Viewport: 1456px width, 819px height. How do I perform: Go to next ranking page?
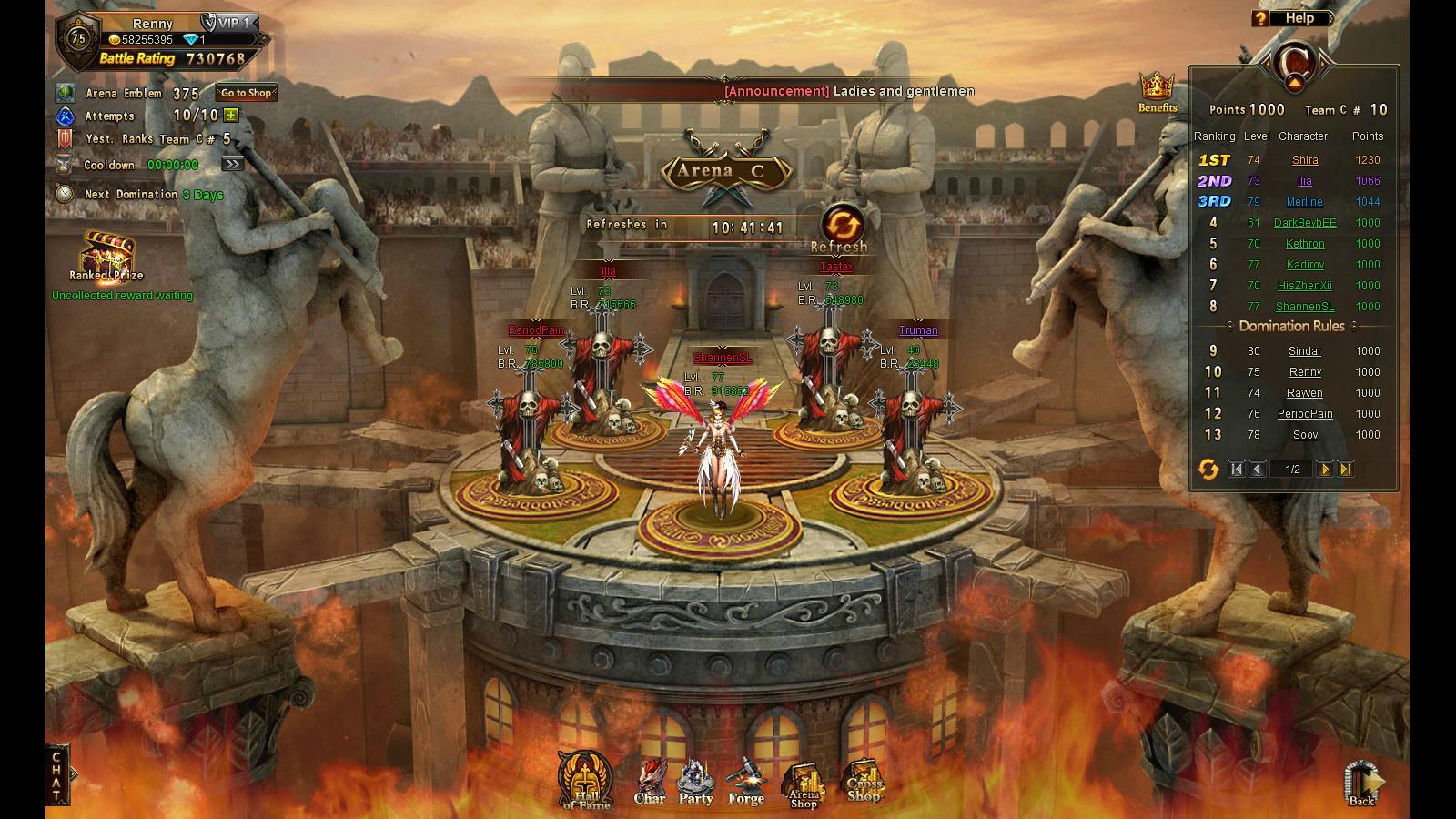[x=1325, y=470]
